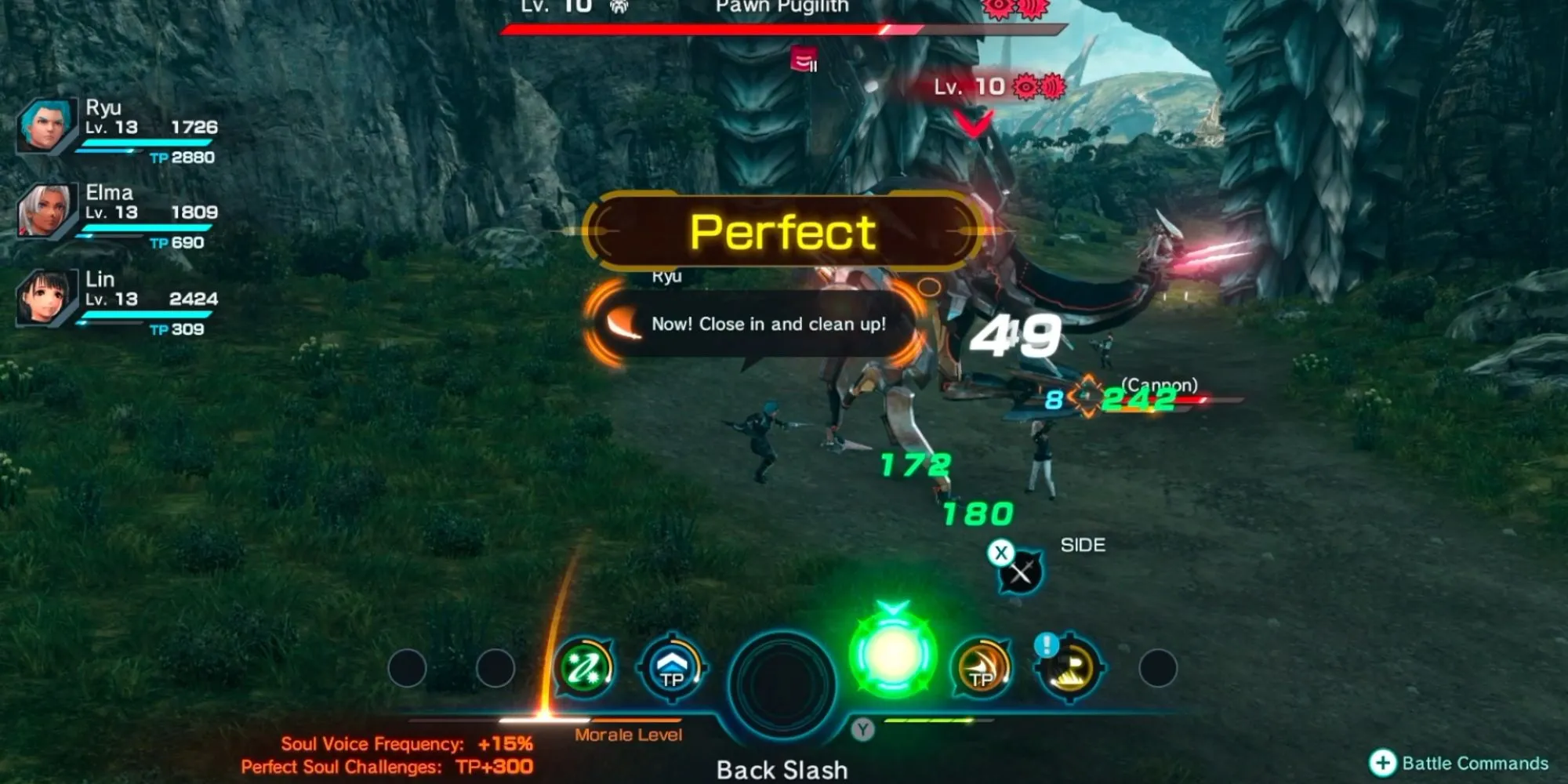
Task: Switch weapon using the crossed swords icon
Action: click(x=1020, y=573)
